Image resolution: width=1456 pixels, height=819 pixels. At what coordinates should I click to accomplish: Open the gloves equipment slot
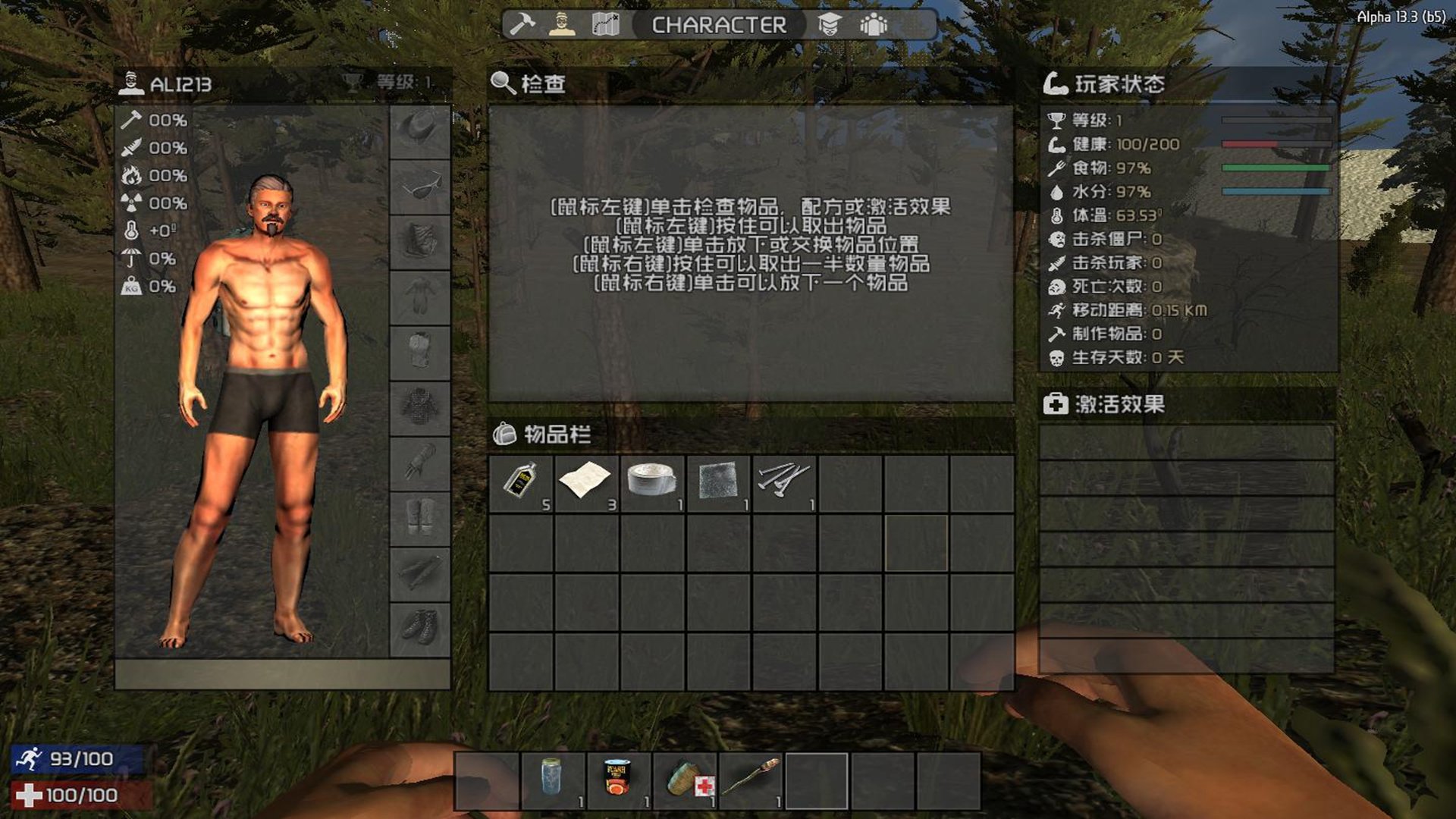coord(420,463)
